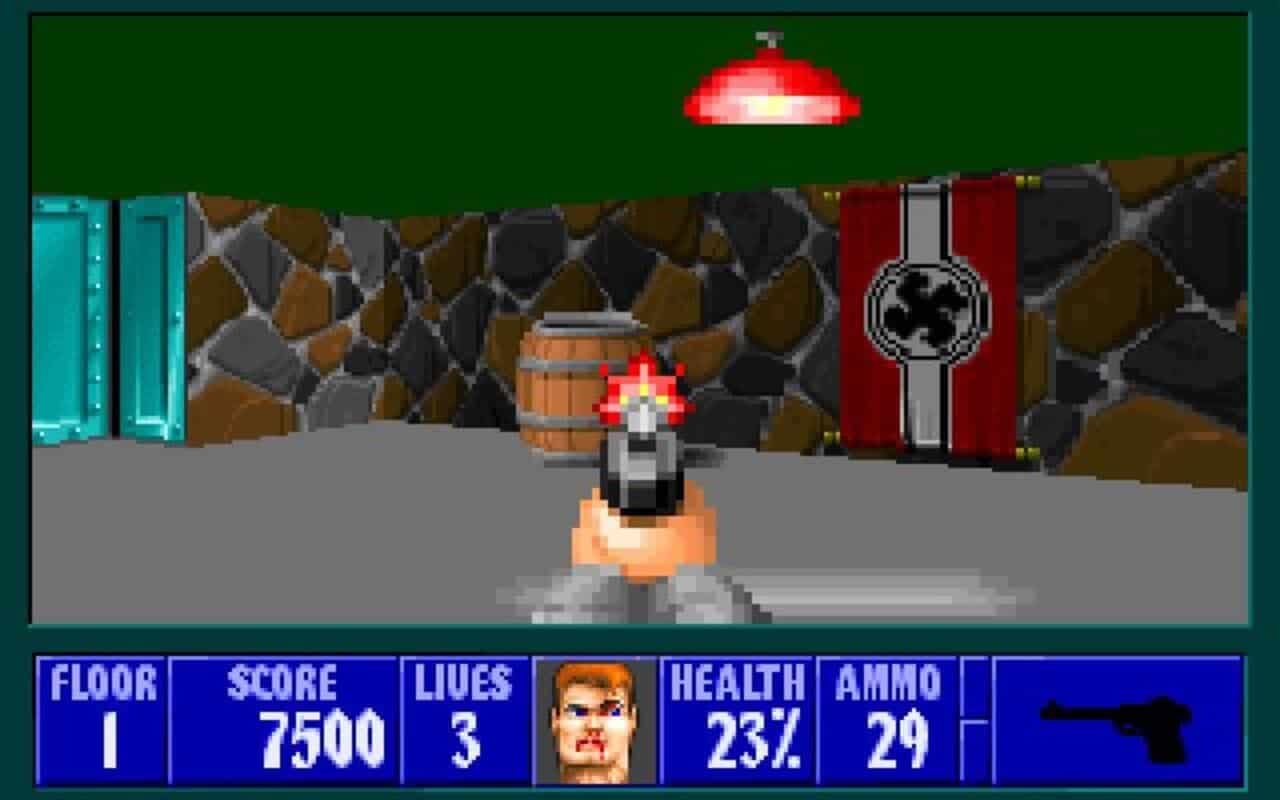Click the gun held by the player

click(x=638, y=470)
